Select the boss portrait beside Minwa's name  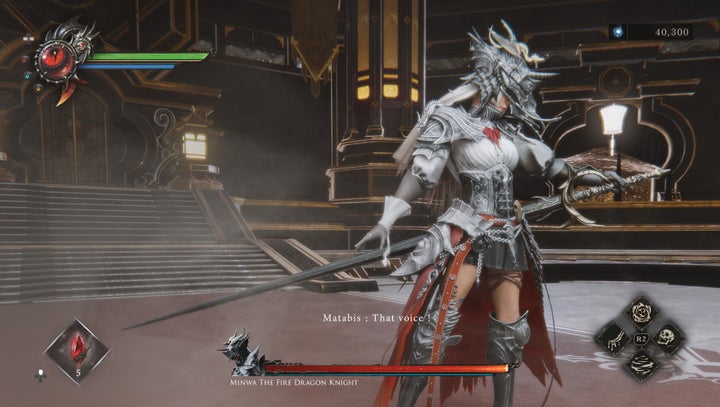[x=243, y=355]
